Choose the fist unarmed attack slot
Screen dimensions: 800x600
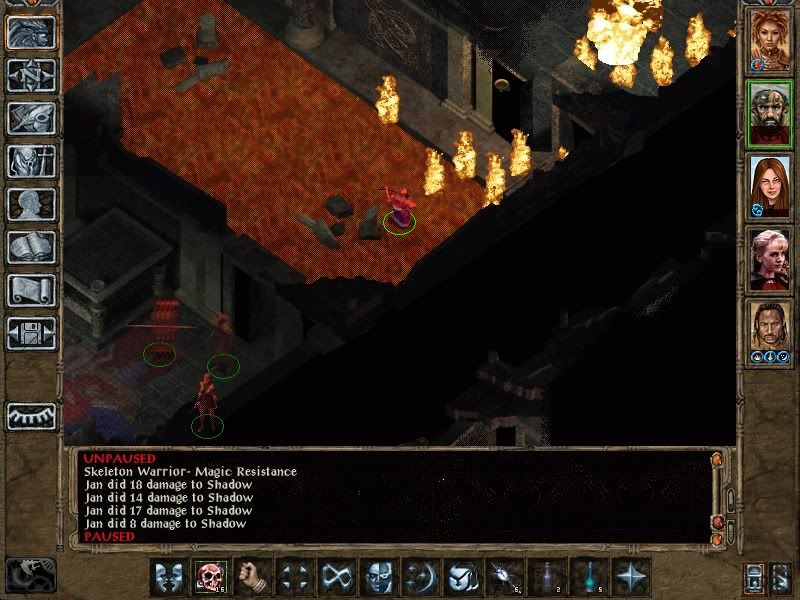(254, 577)
